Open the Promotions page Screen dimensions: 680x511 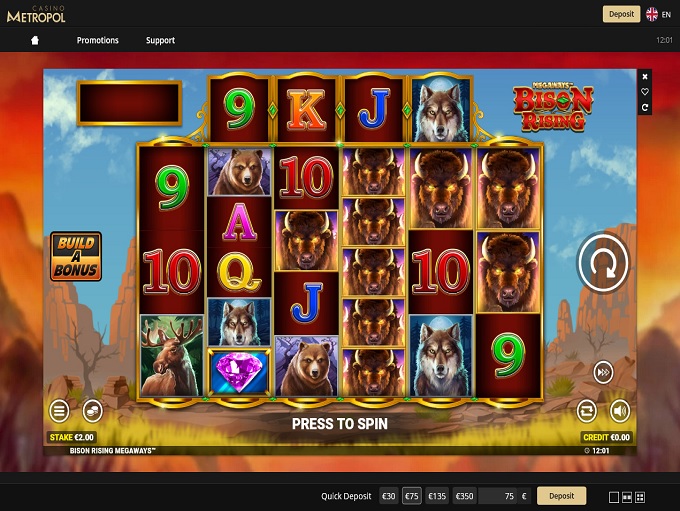tap(98, 41)
